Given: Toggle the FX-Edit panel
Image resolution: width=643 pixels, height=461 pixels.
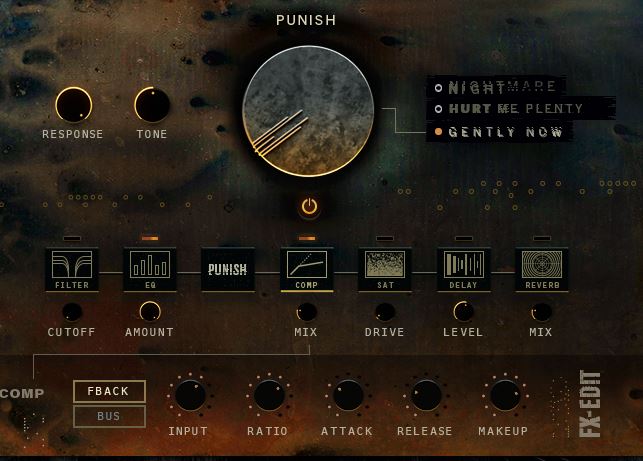Looking at the screenshot, I should (589, 404).
